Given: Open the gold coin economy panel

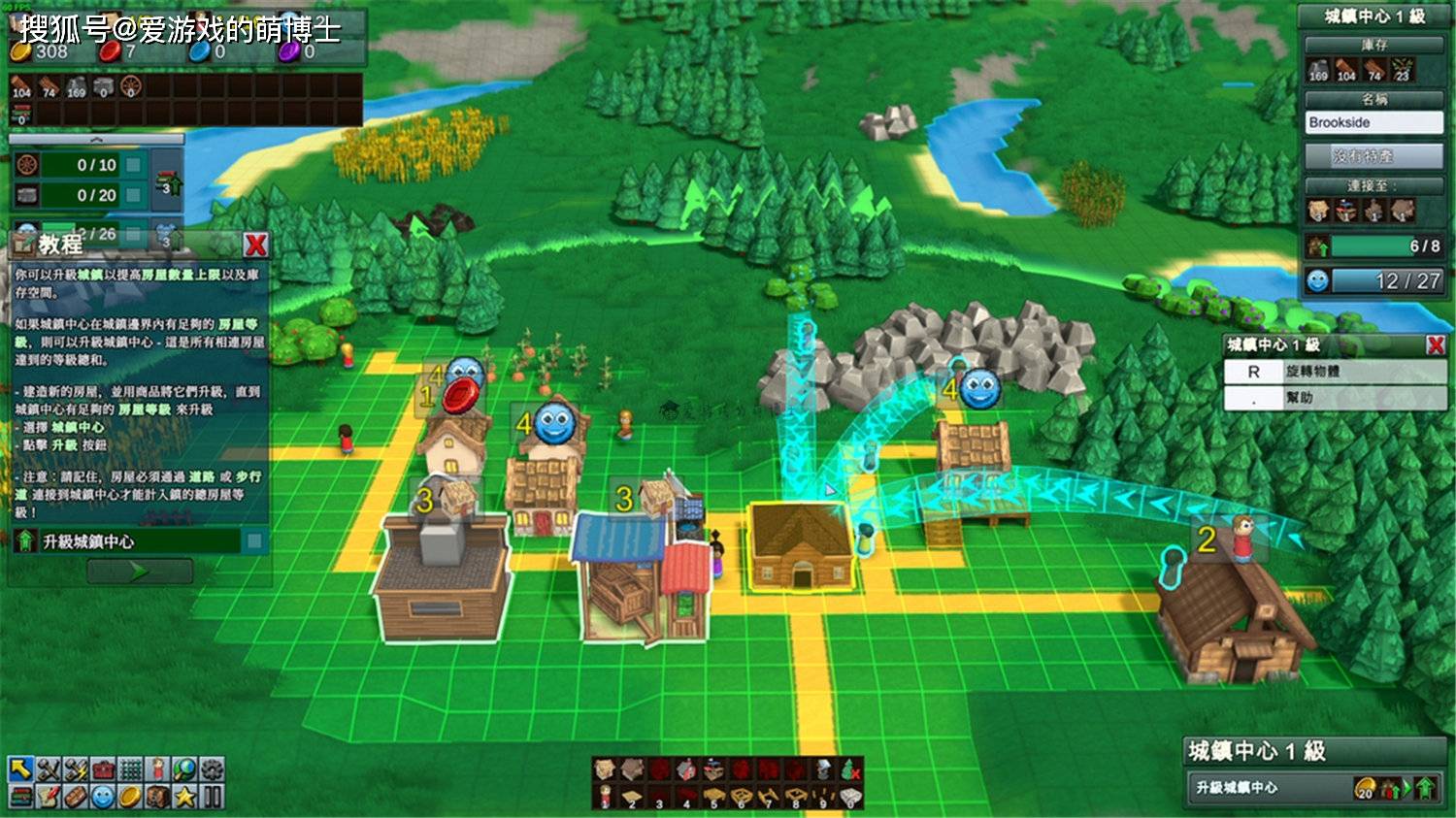Looking at the screenshot, I should (x=130, y=797).
